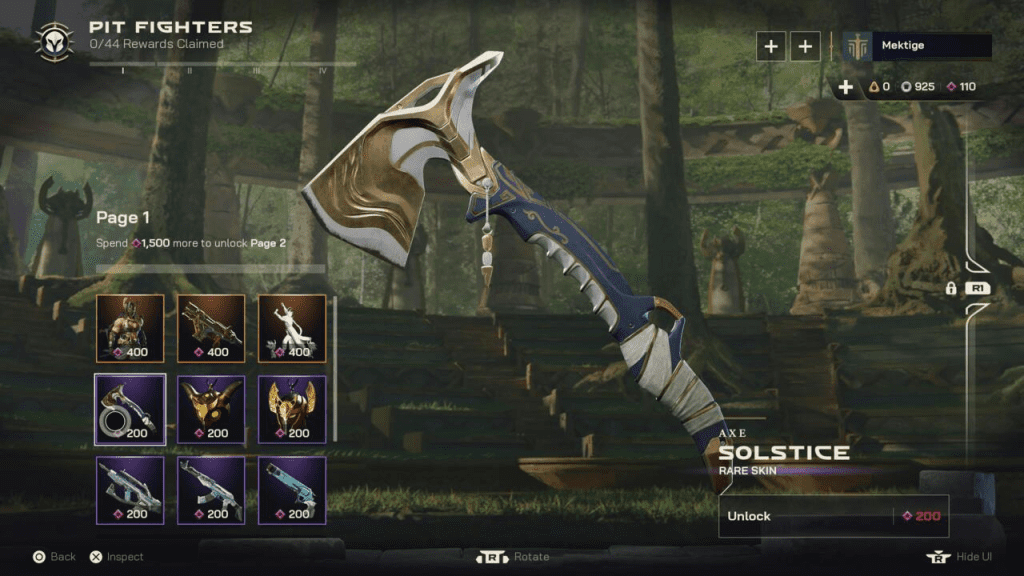Select the winged golden helmet reward
Image resolution: width=1024 pixels, height=576 pixels.
292,408
